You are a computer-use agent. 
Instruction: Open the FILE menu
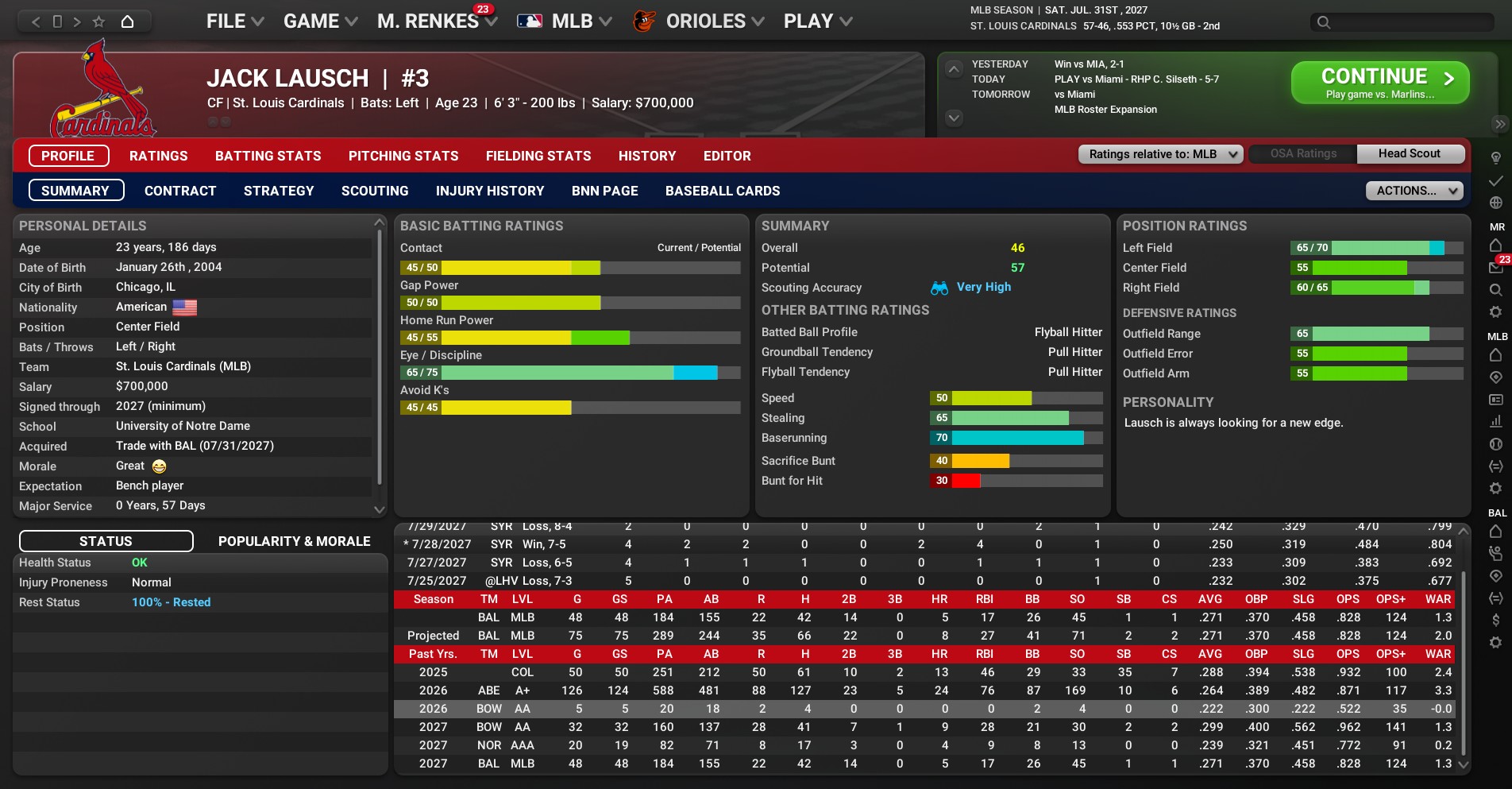pos(234,21)
